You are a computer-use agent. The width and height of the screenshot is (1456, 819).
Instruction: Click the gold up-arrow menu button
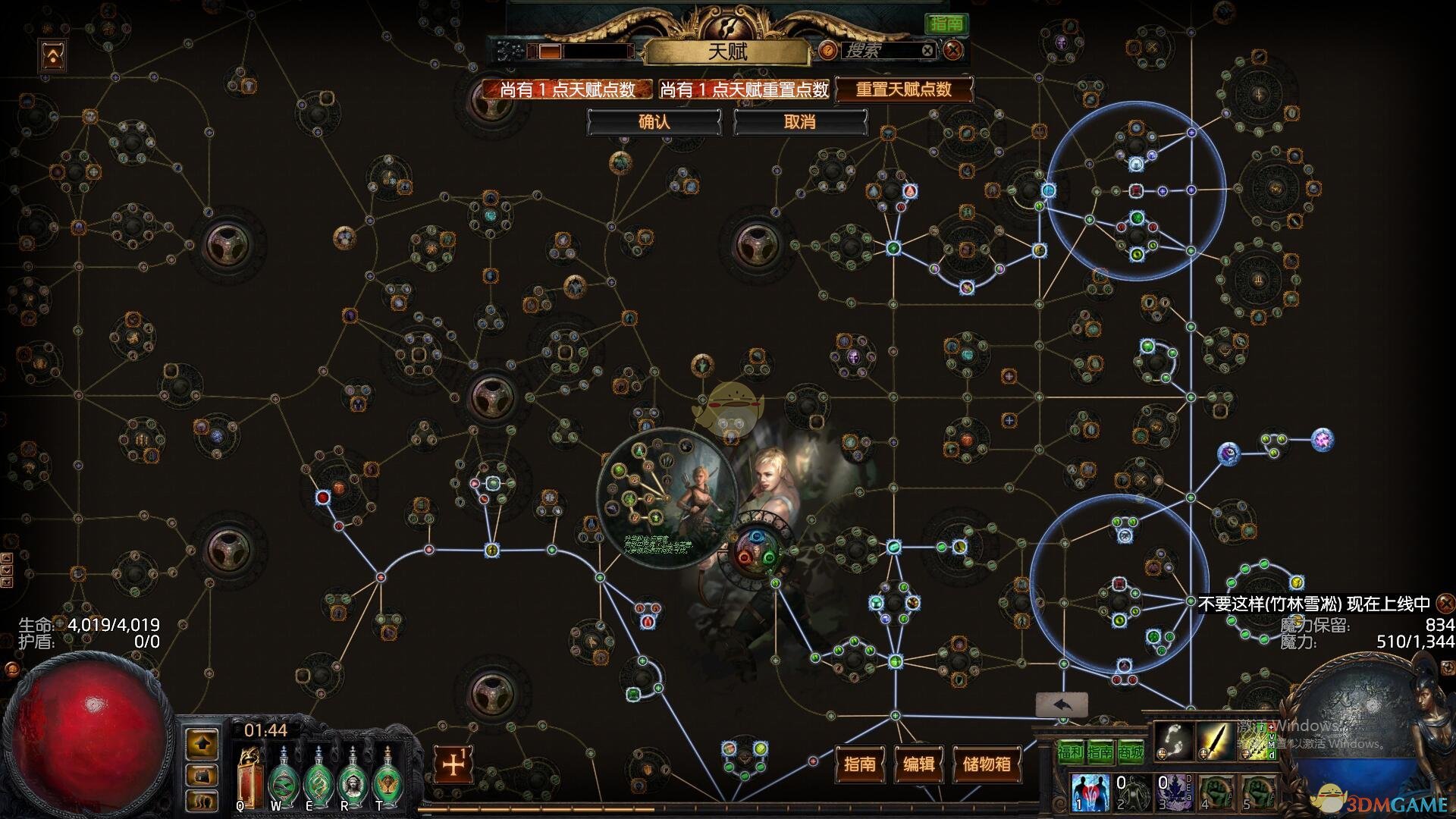pyautogui.click(x=202, y=744)
